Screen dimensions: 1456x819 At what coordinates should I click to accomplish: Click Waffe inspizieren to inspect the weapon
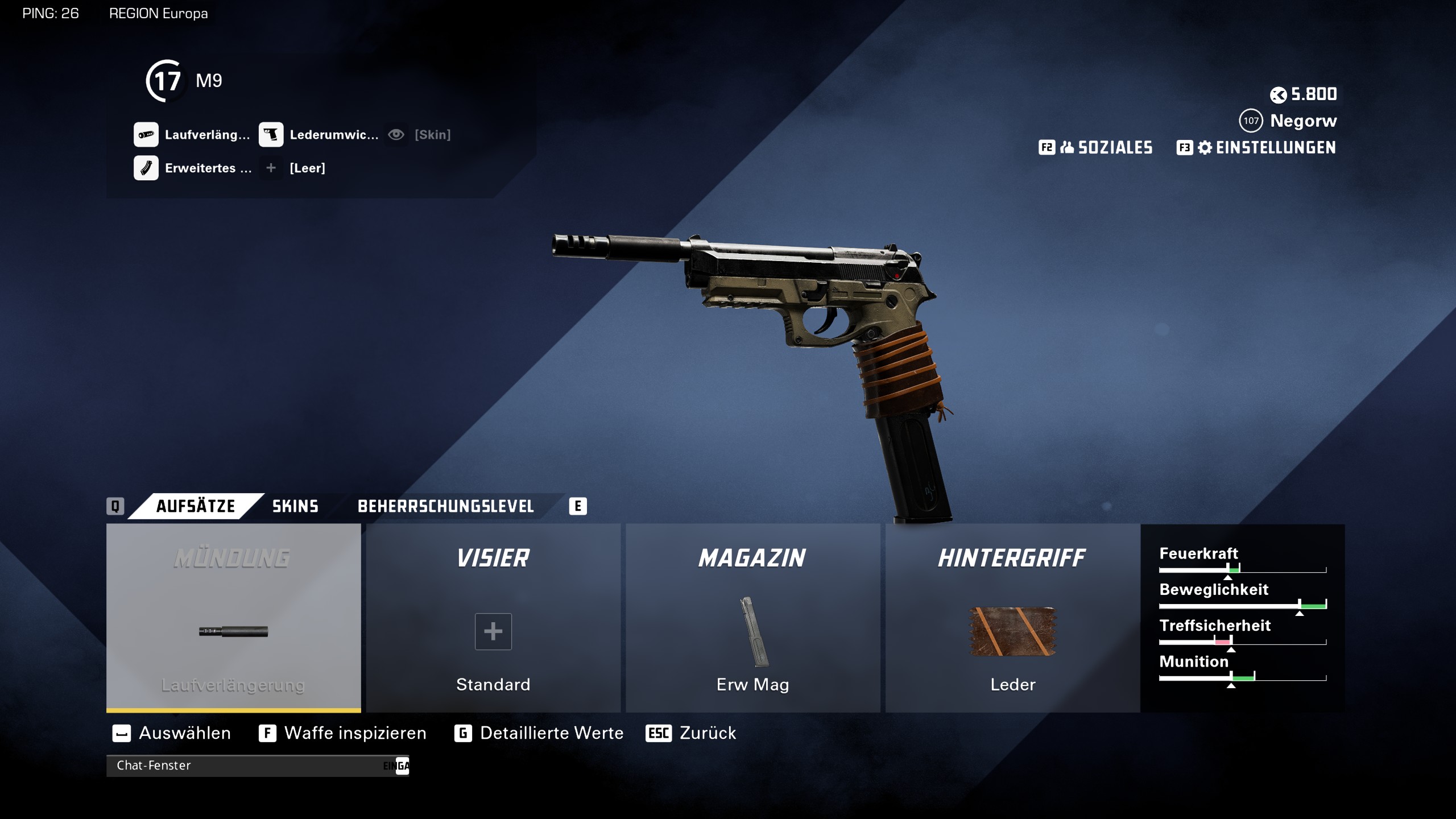[355, 733]
